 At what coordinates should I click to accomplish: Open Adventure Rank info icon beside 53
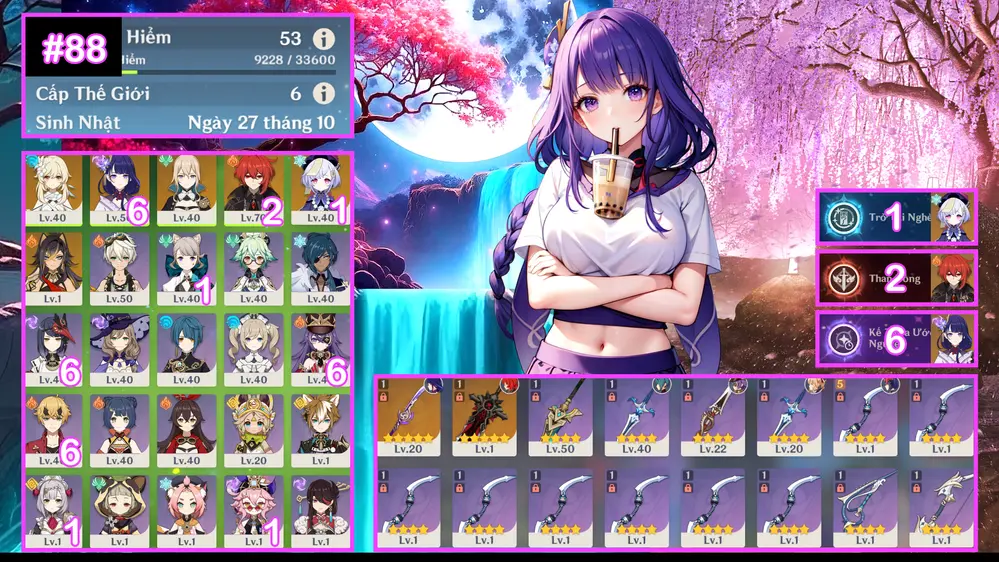(x=322, y=39)
